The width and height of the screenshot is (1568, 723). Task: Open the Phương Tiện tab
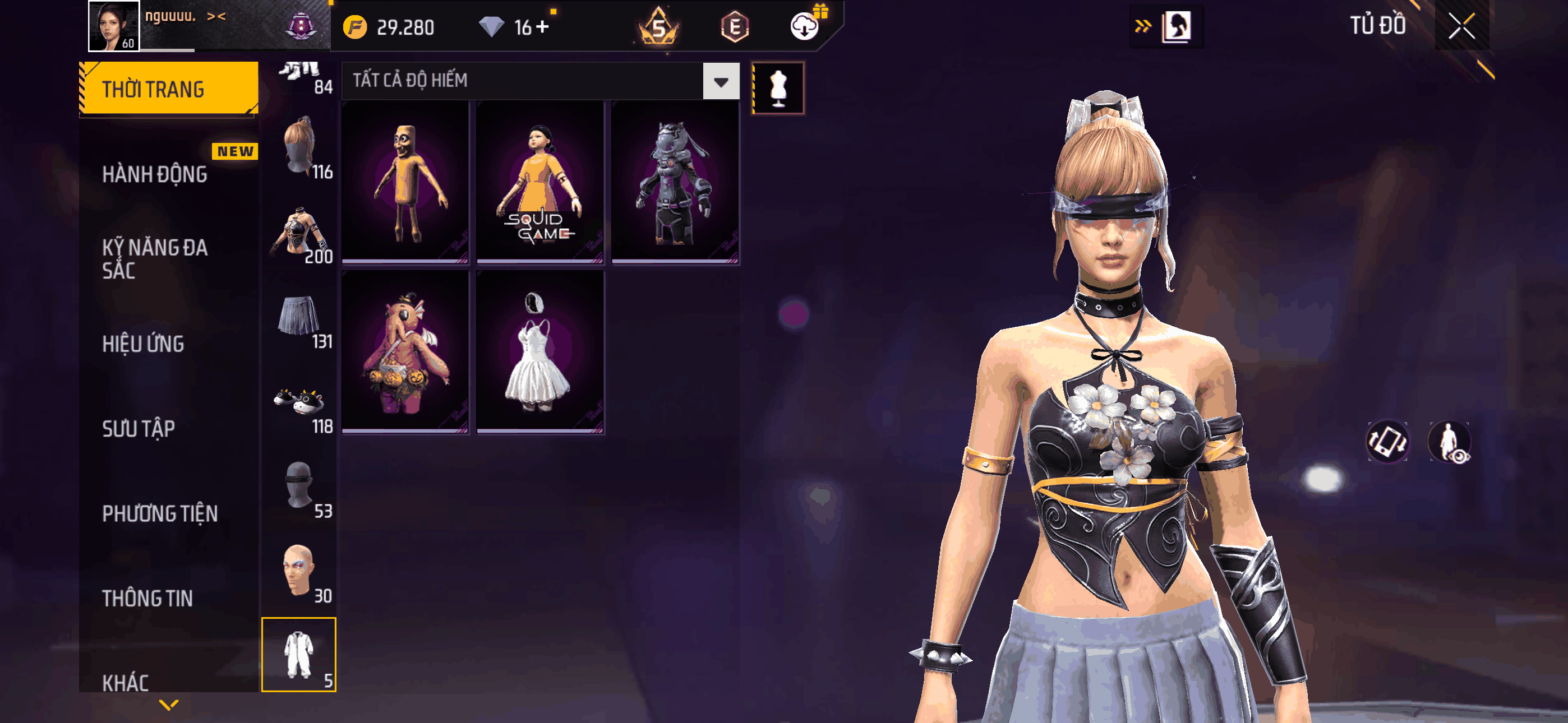[x=159, y=513]
